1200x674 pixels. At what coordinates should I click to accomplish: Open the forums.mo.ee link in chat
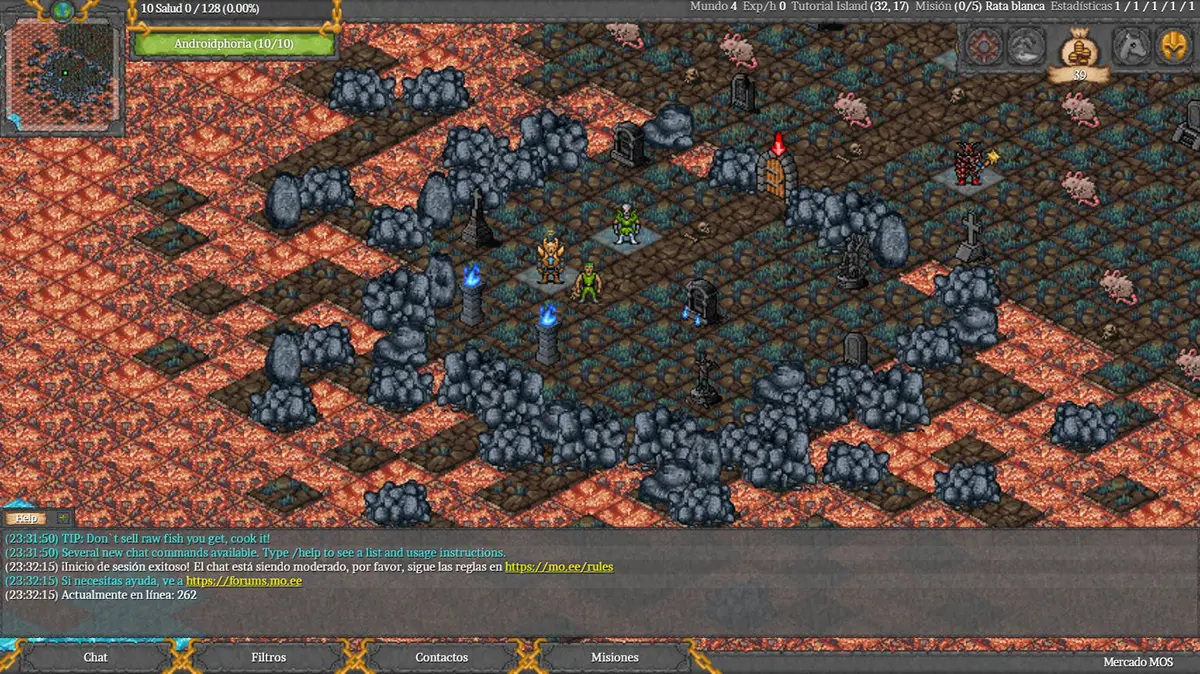click(x=244, y=581)
